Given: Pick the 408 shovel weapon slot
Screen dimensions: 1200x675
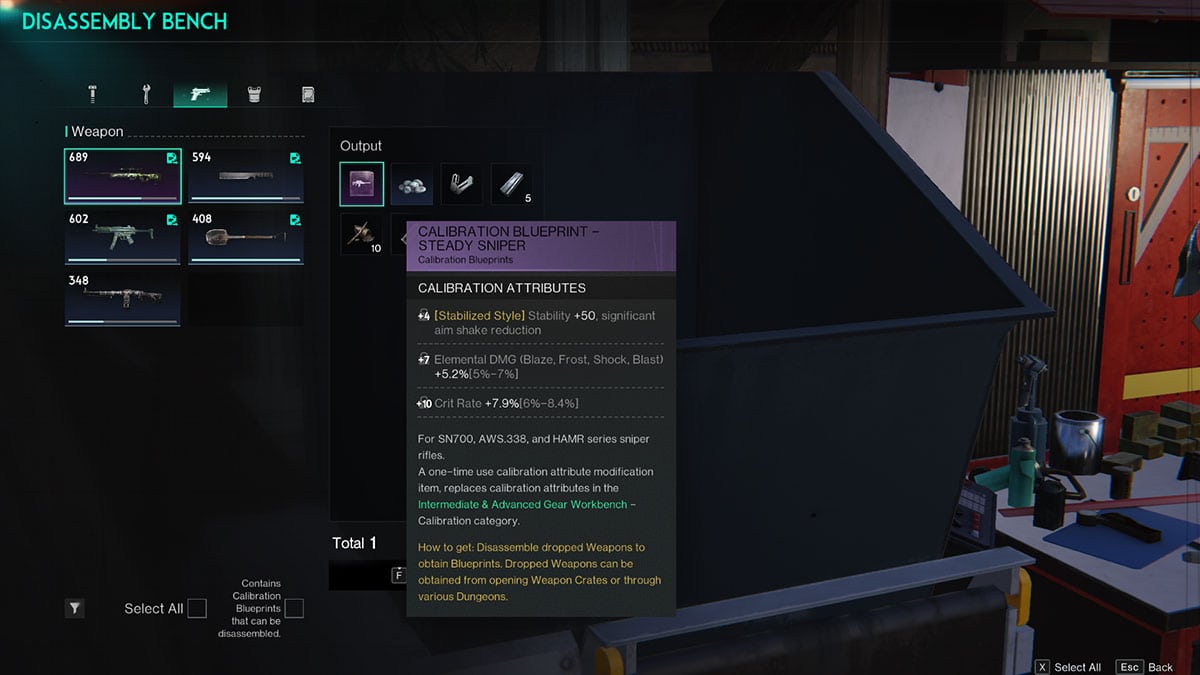Looking at the screenshot, I should click(x=246, y=238).
